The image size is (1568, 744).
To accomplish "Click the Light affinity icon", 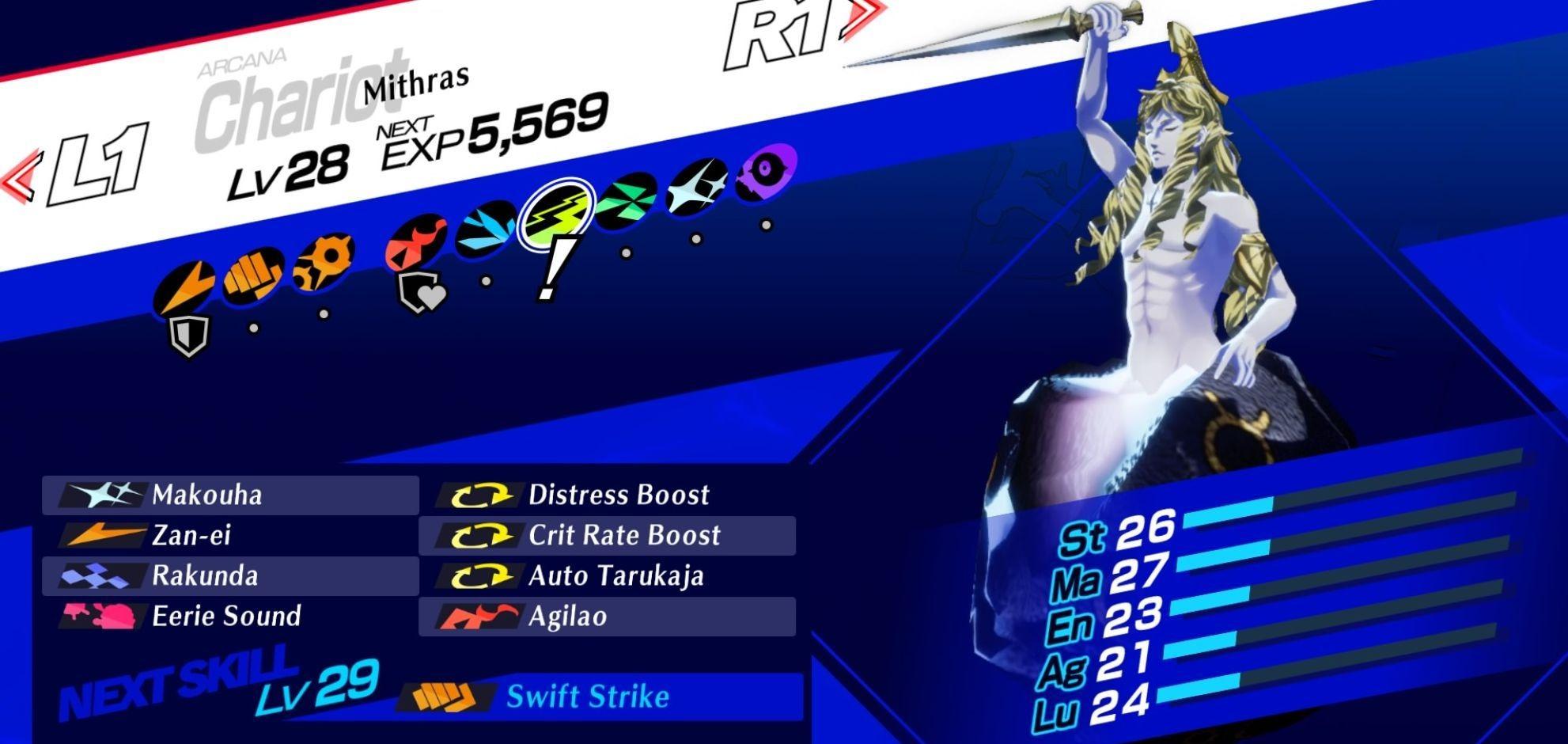I will pyautogui.click(x=696, y=187).
